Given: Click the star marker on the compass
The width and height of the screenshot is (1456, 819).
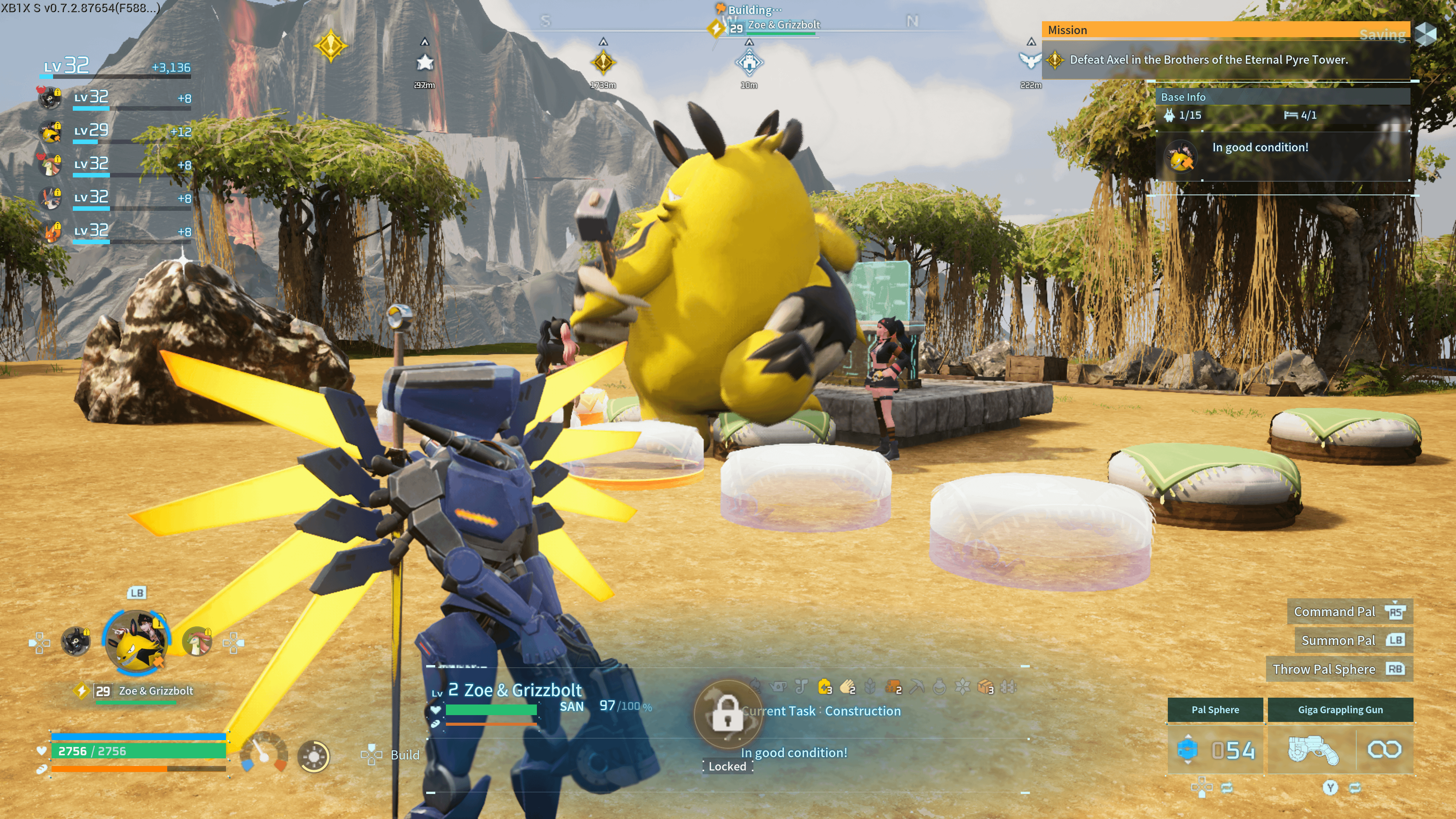Looking at the screenshot, I should coord(425,62).
